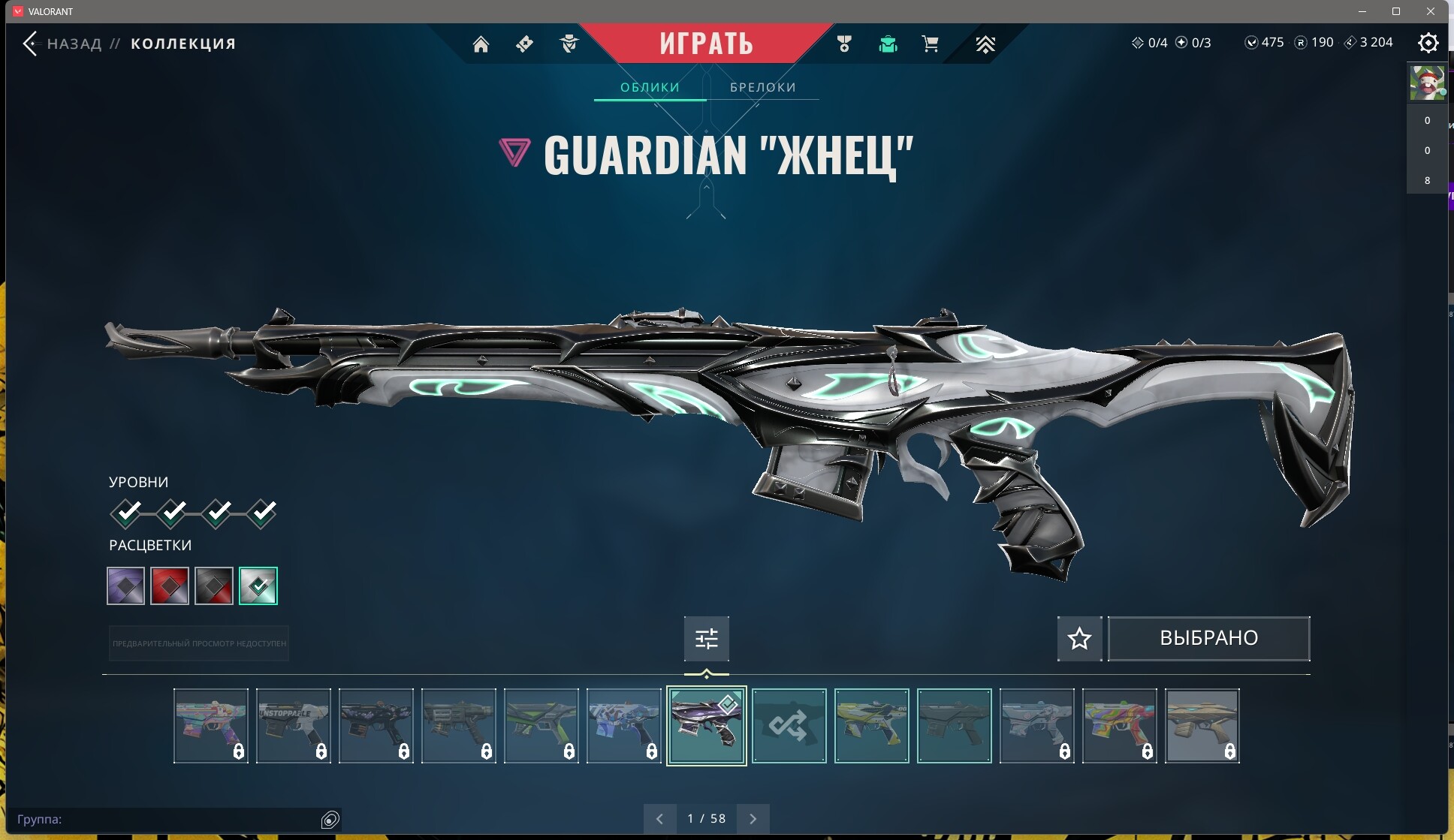Select the random skin shuffle tile
Image resolution: width=1454 pixels, height=840 pixels.
coord(789,726)
